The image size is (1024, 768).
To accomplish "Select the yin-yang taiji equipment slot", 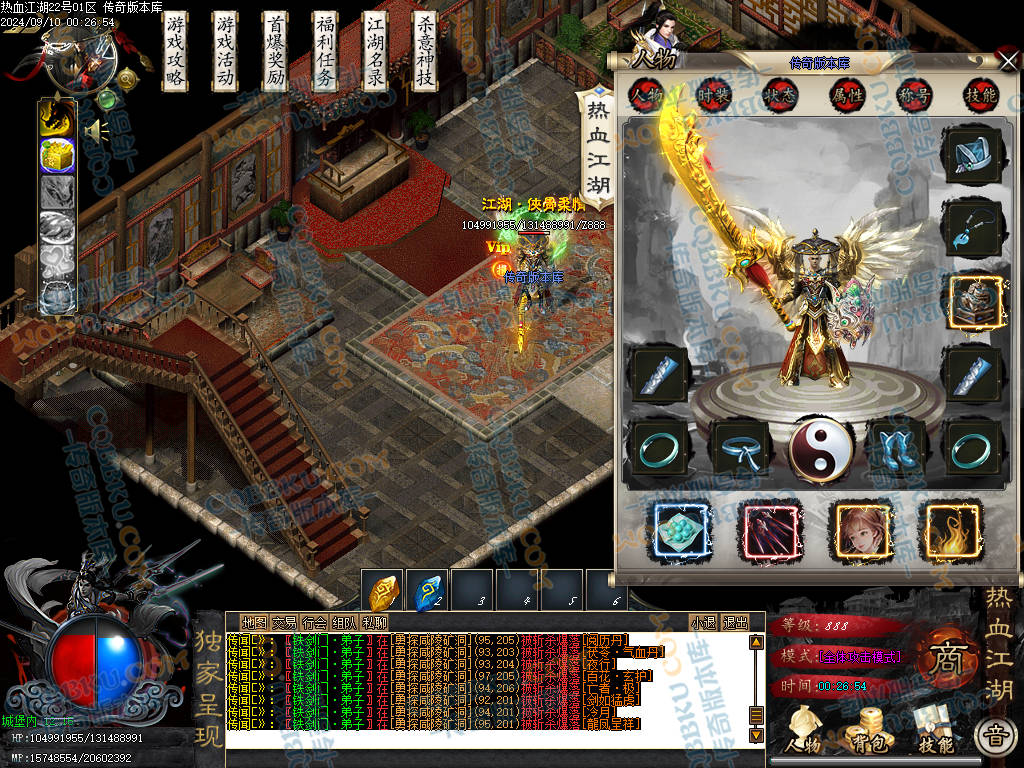I will [x=820, y=448].
